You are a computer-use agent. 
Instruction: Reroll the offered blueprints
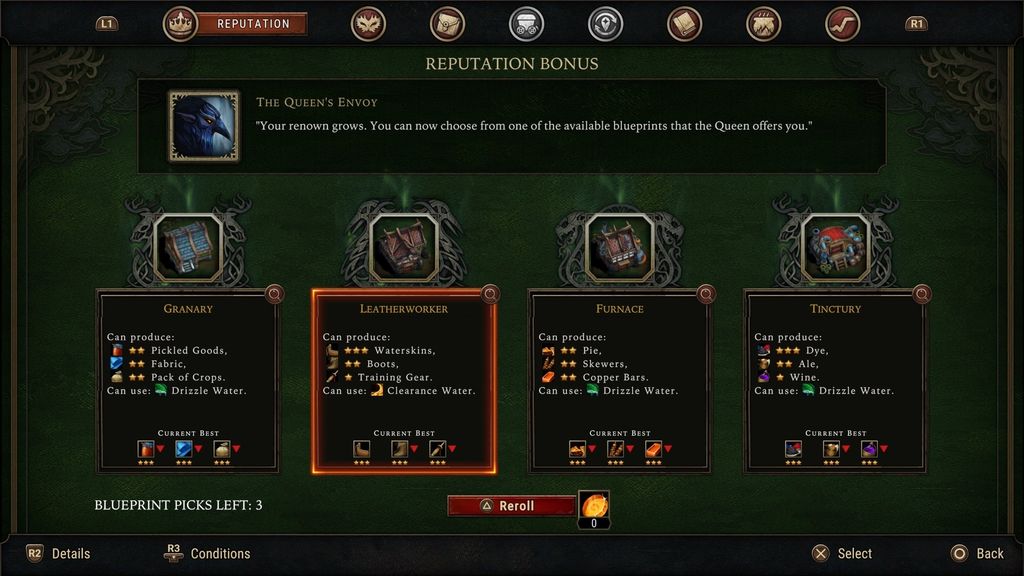pos(511,506)
